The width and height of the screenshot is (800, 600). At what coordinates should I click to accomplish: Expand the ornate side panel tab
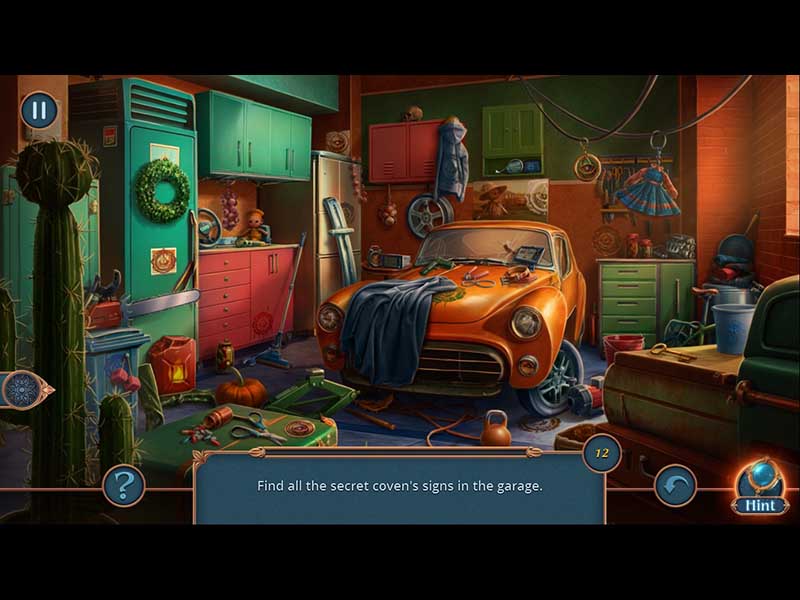point(24,389)
